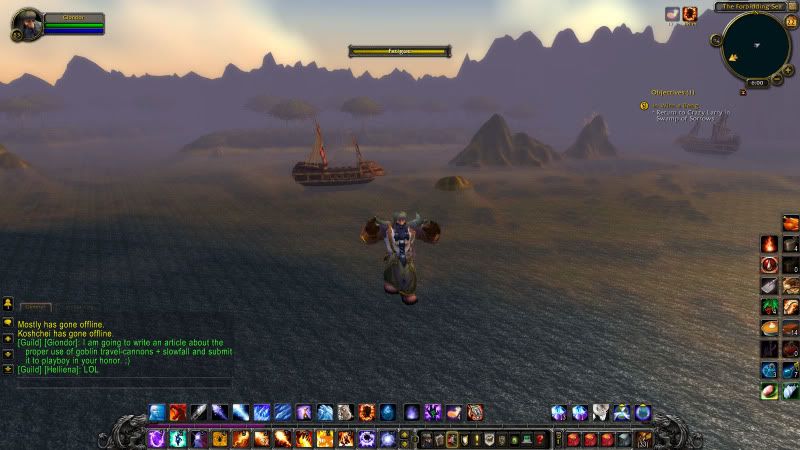Use the pumpkin pie item slot
Viewport: 800px width, 450px height.
pyautogui.click(x=769, y=327)
